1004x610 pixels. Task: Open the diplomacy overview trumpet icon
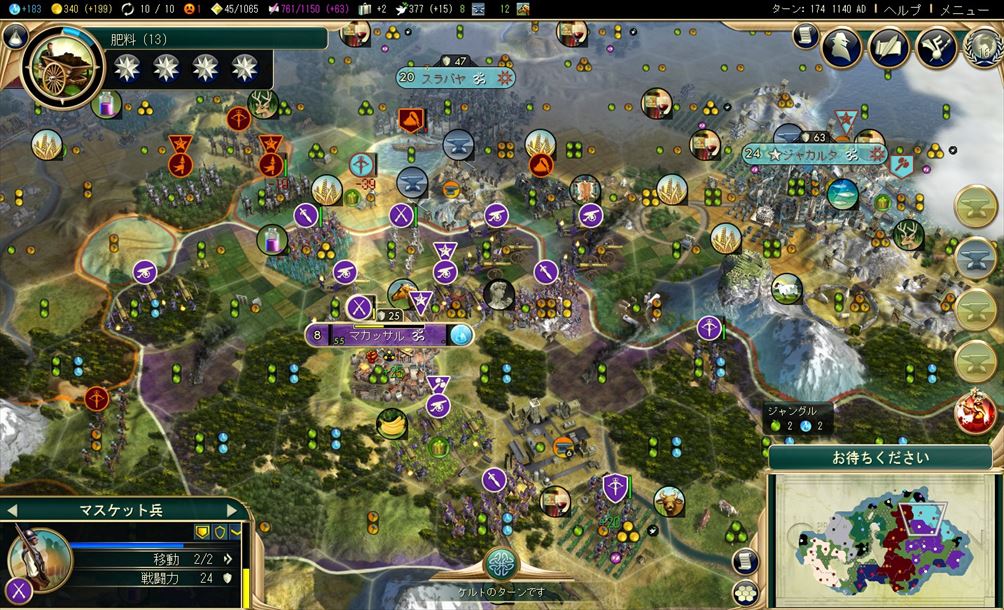[936, 45]
